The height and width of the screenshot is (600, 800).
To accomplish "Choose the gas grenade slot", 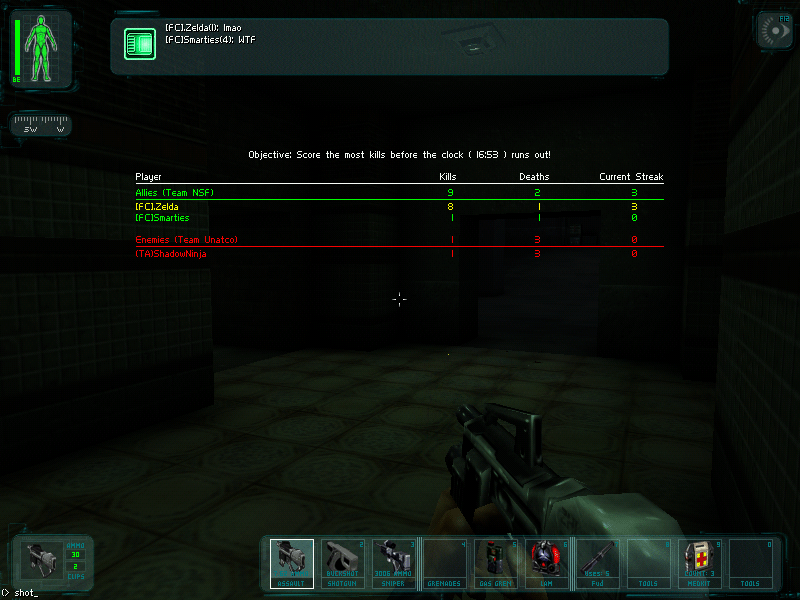I will point(496,563).
